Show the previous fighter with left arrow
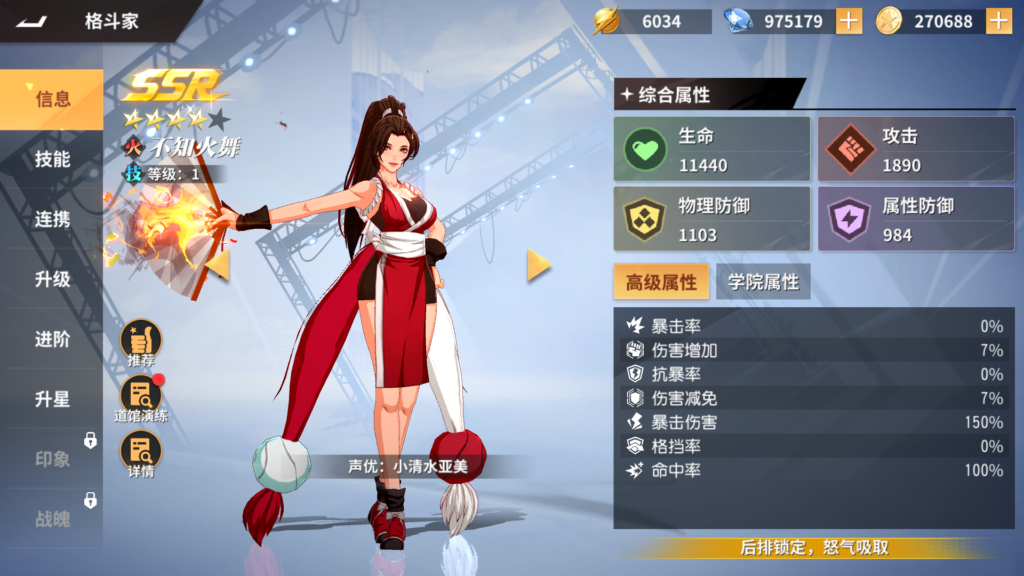Viewport: 1024px width, 576px height. pos(218,264)
